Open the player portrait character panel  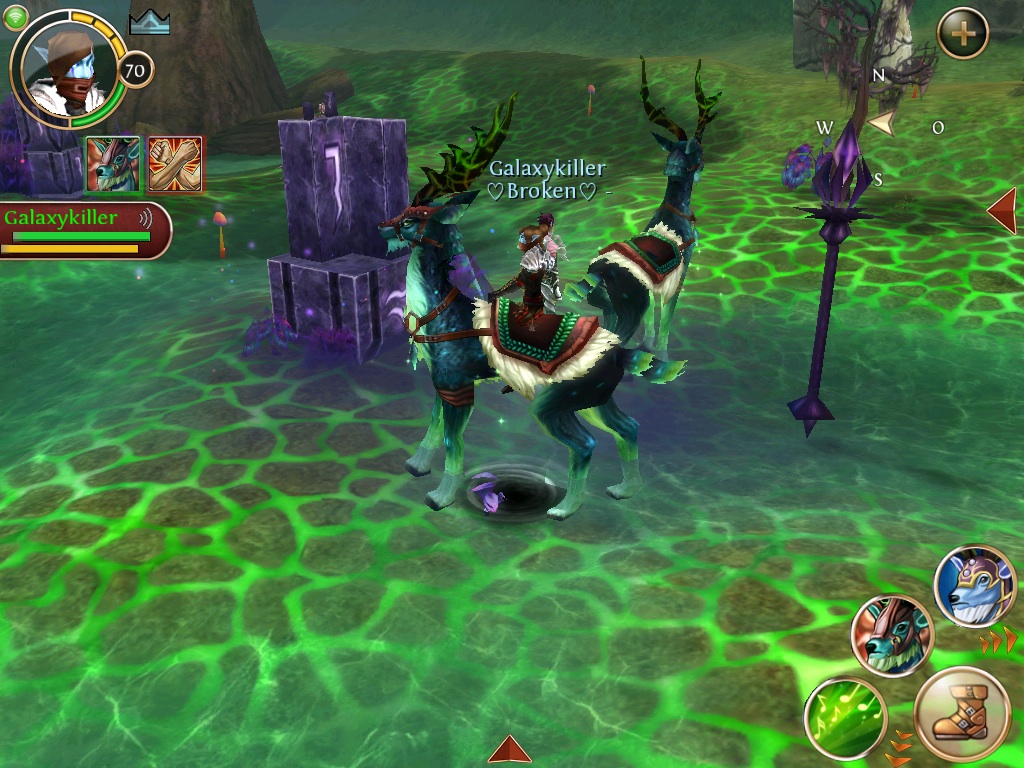(66, 66)
